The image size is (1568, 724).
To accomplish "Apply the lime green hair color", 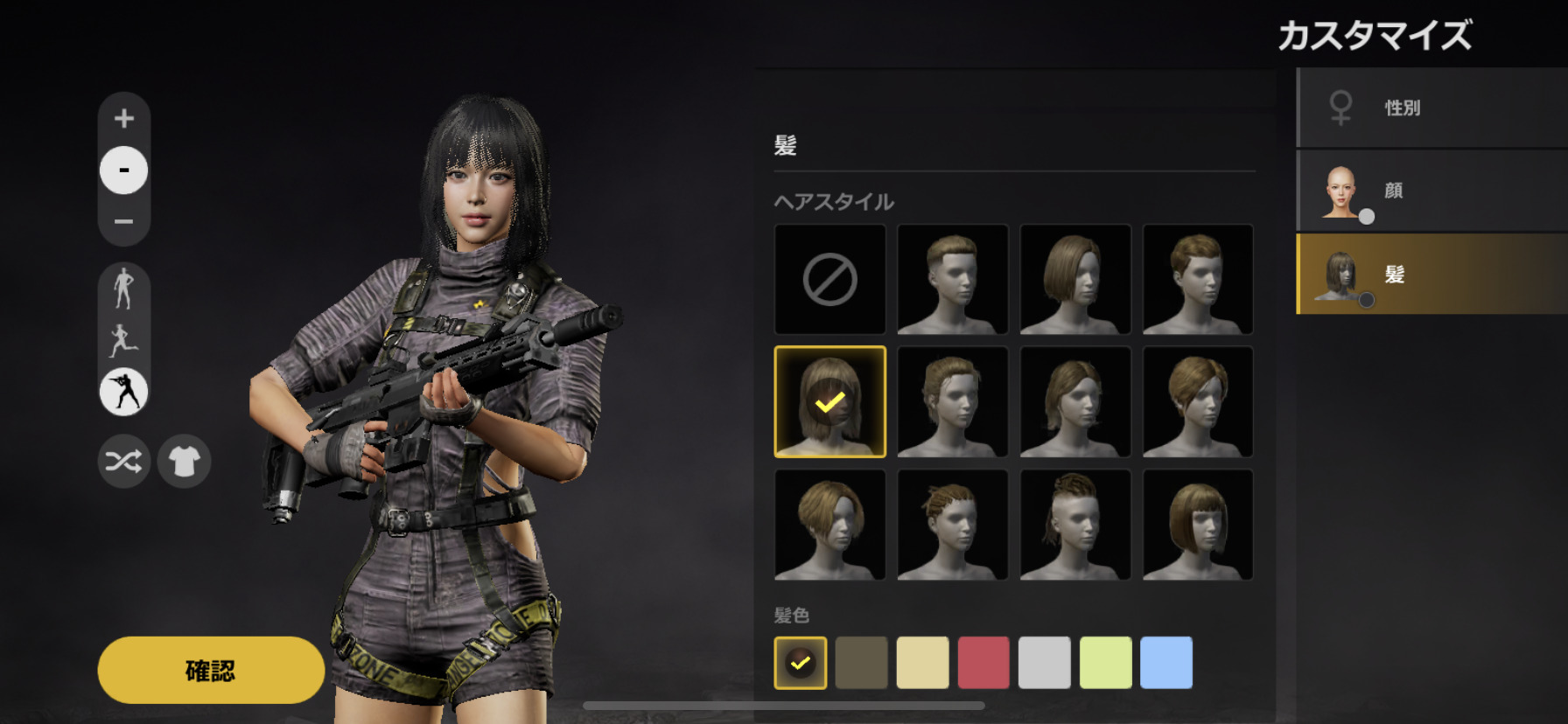I will pyautogui.click(x=1105, y=663).
